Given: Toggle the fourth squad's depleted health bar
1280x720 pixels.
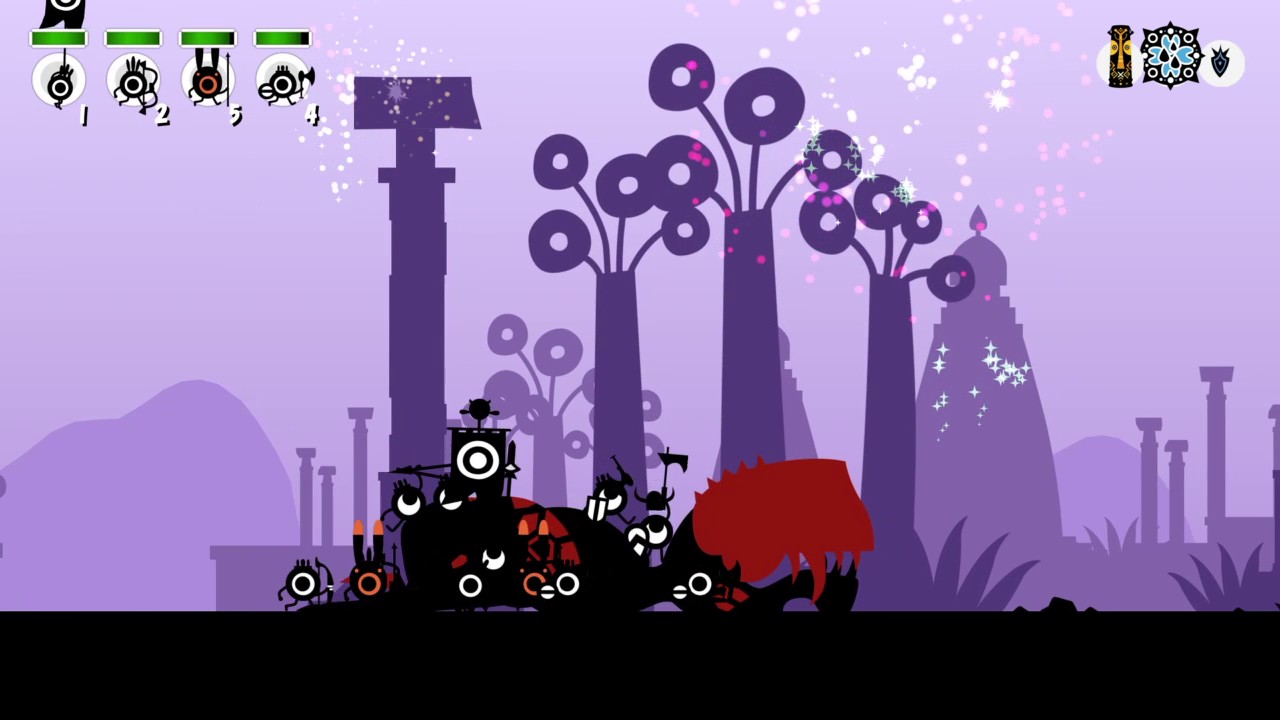Looking at the screenshot, I should tap(281, 37).
